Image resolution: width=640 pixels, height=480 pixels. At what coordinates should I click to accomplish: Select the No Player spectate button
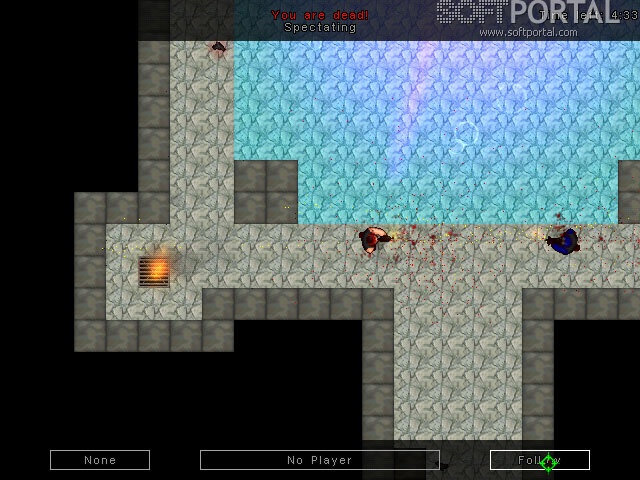tap(320, 460)
